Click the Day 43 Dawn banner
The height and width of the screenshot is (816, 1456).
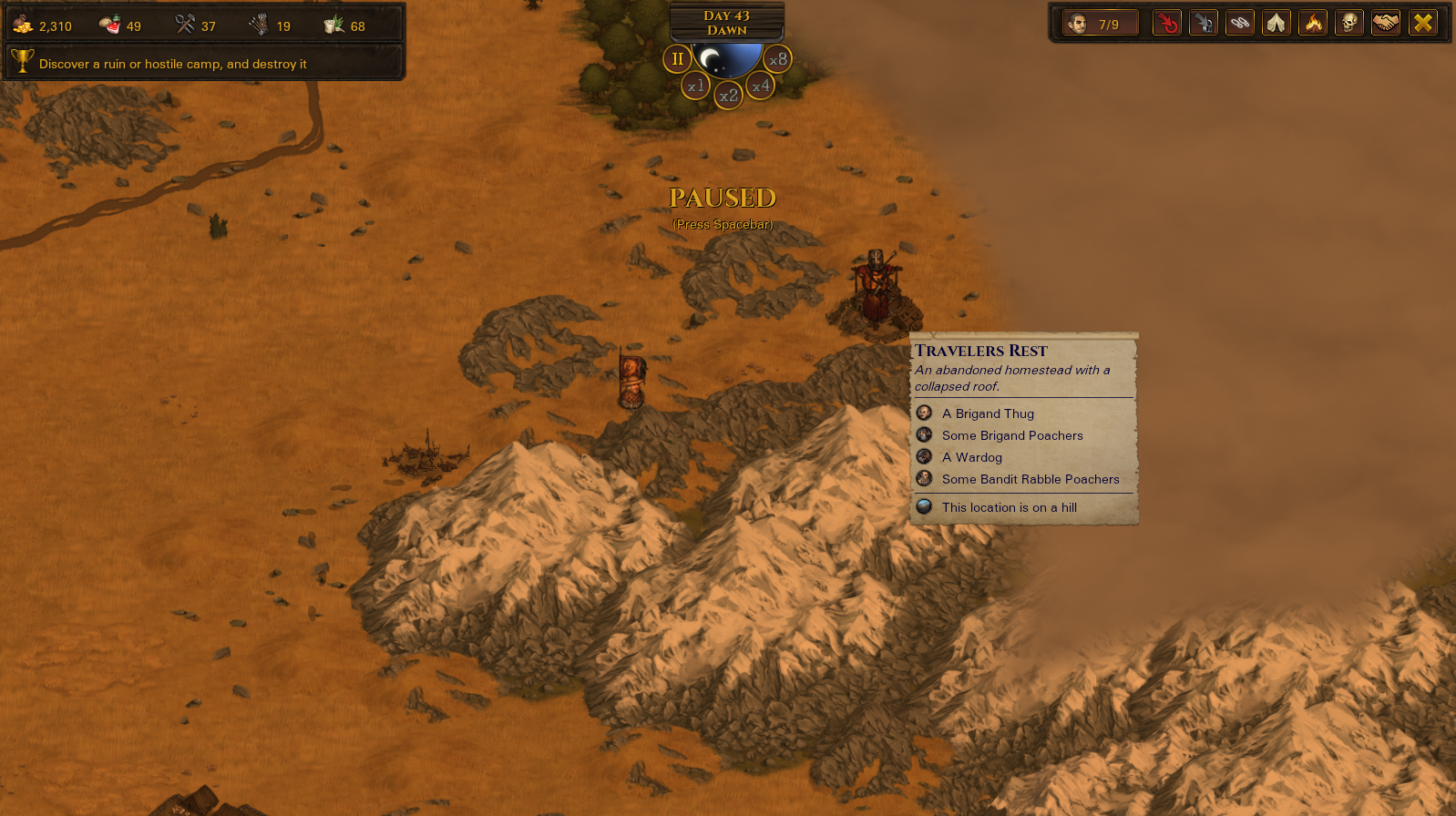pyautogui.click(x=726, y=20)
